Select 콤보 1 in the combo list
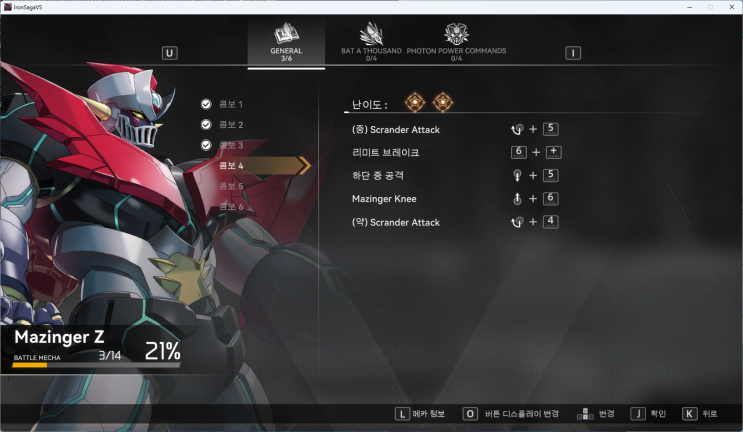The width and height of the screenshot is (743, 432). pyautogui.click(x=230, y=104)
